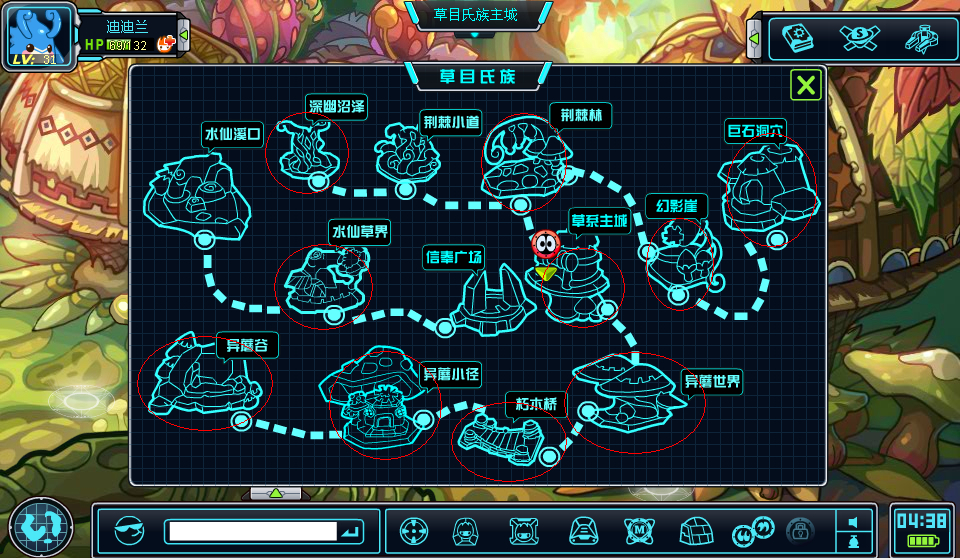Click the player avatar portrait
The height and width of the screenshot is (560, 960).
[40, 33]
